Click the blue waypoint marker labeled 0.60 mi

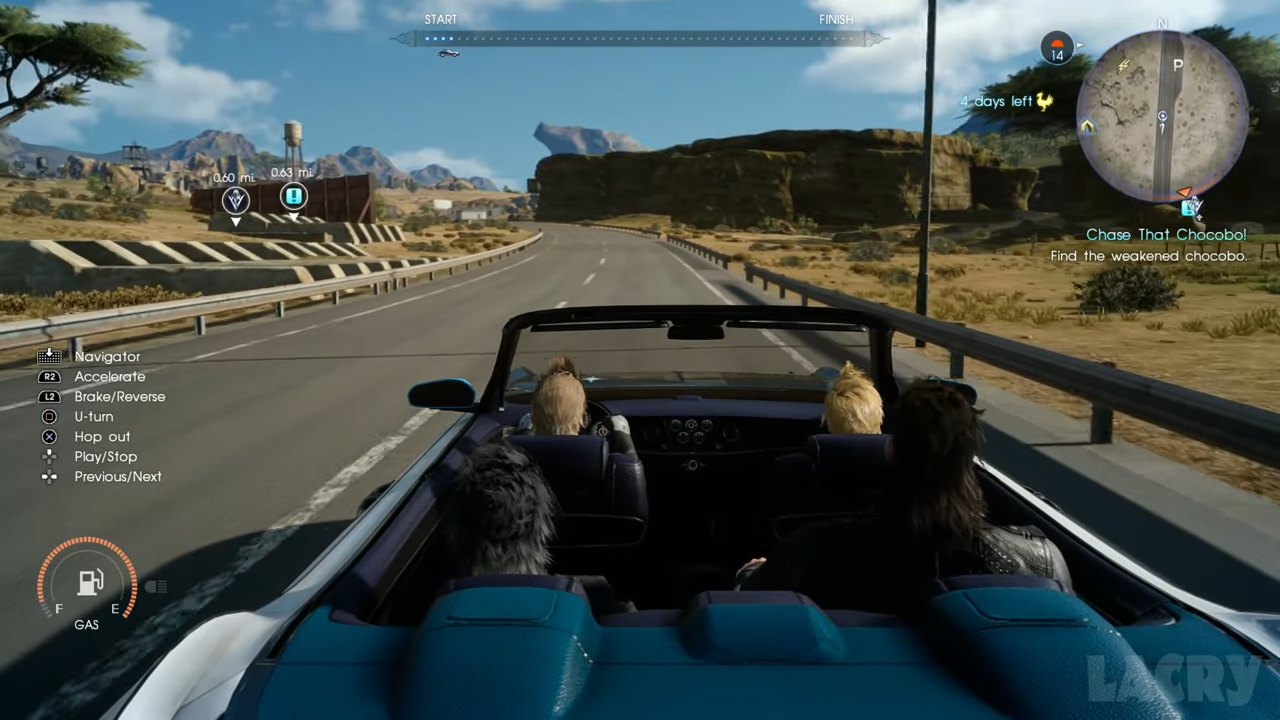(235, 200)
